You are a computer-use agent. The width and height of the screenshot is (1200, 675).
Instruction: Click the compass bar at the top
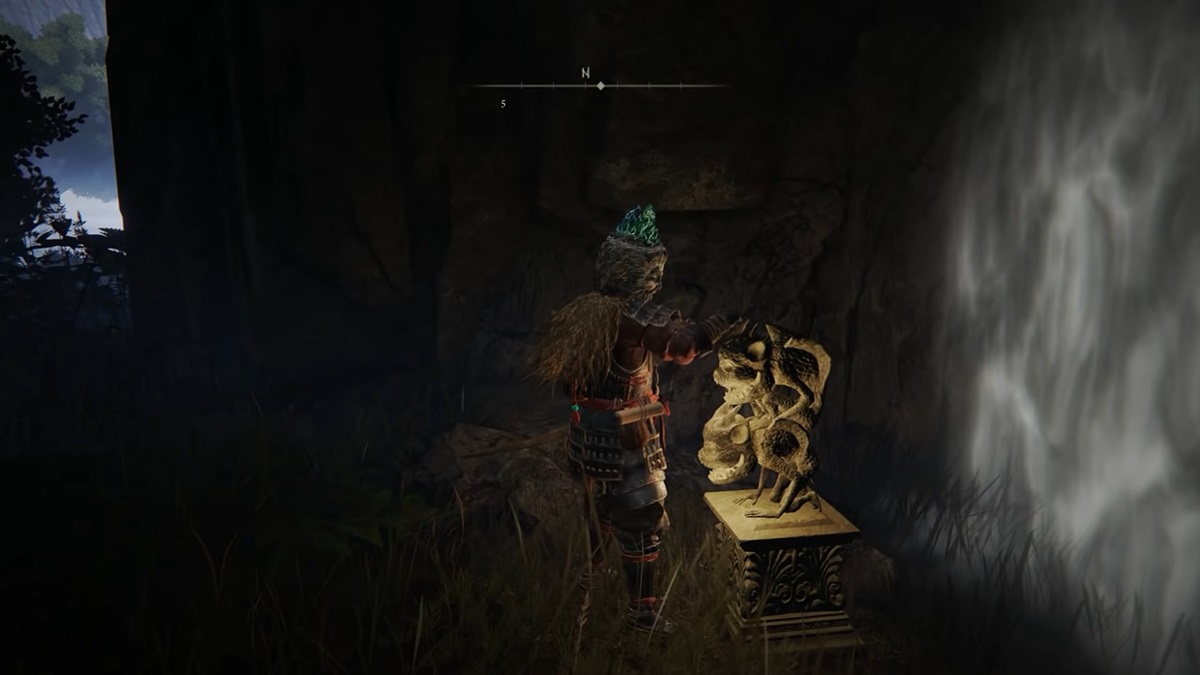coord(600,86)
